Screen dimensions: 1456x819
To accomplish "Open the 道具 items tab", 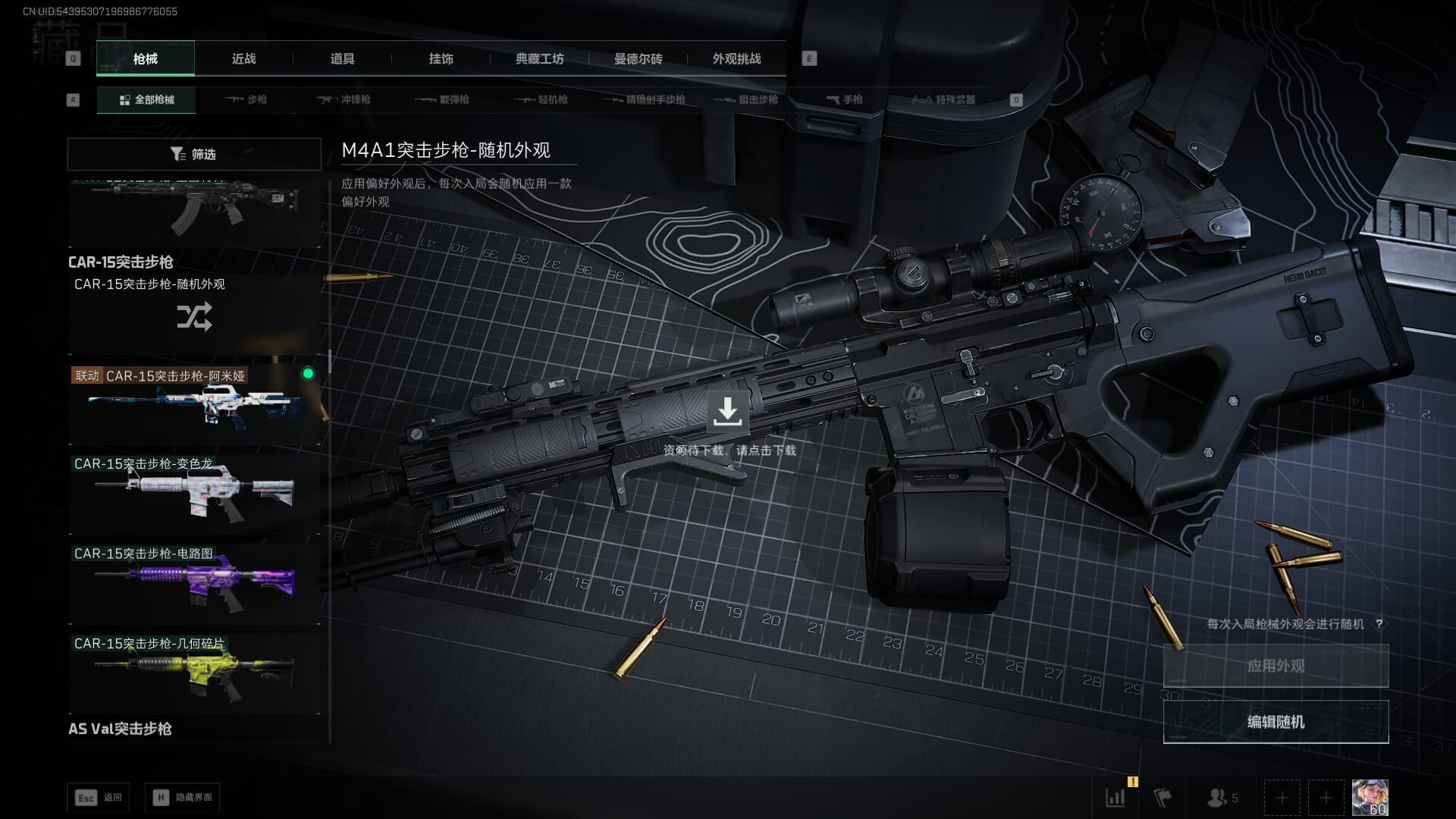I will pyautogui.click(x=342, y=58).
